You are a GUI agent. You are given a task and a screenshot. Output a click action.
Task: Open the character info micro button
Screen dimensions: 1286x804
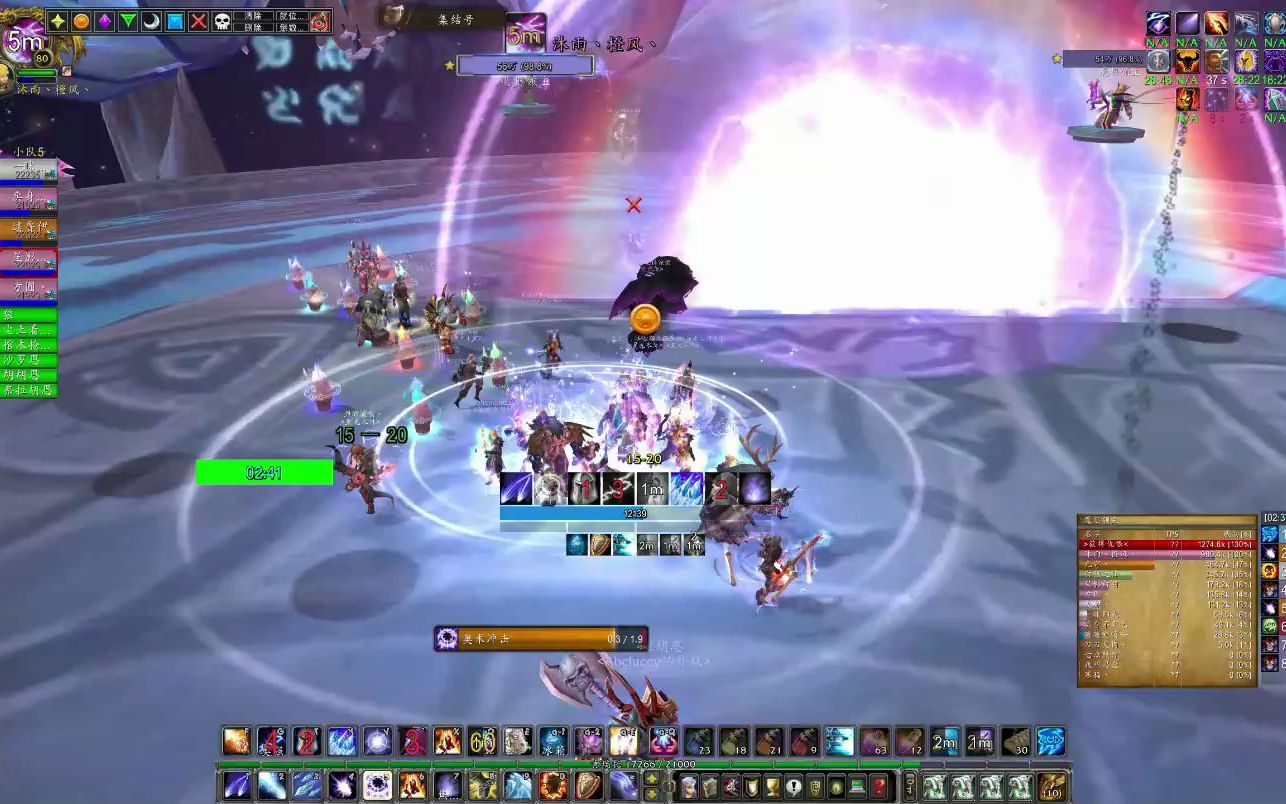pyautogui.click(x=690, y=786)
